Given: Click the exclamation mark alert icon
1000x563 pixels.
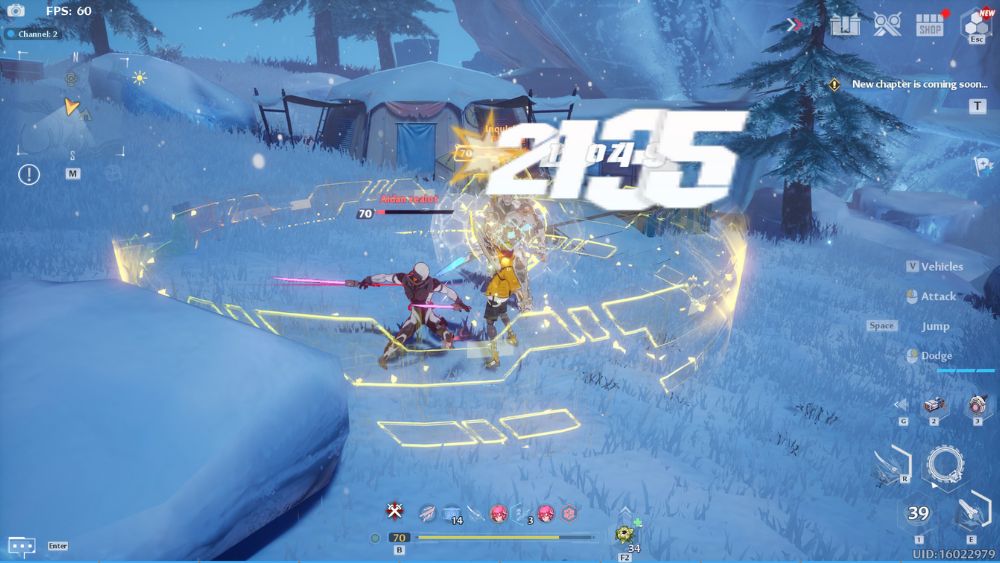Looking at the screenshot, I should coord(29,174).
